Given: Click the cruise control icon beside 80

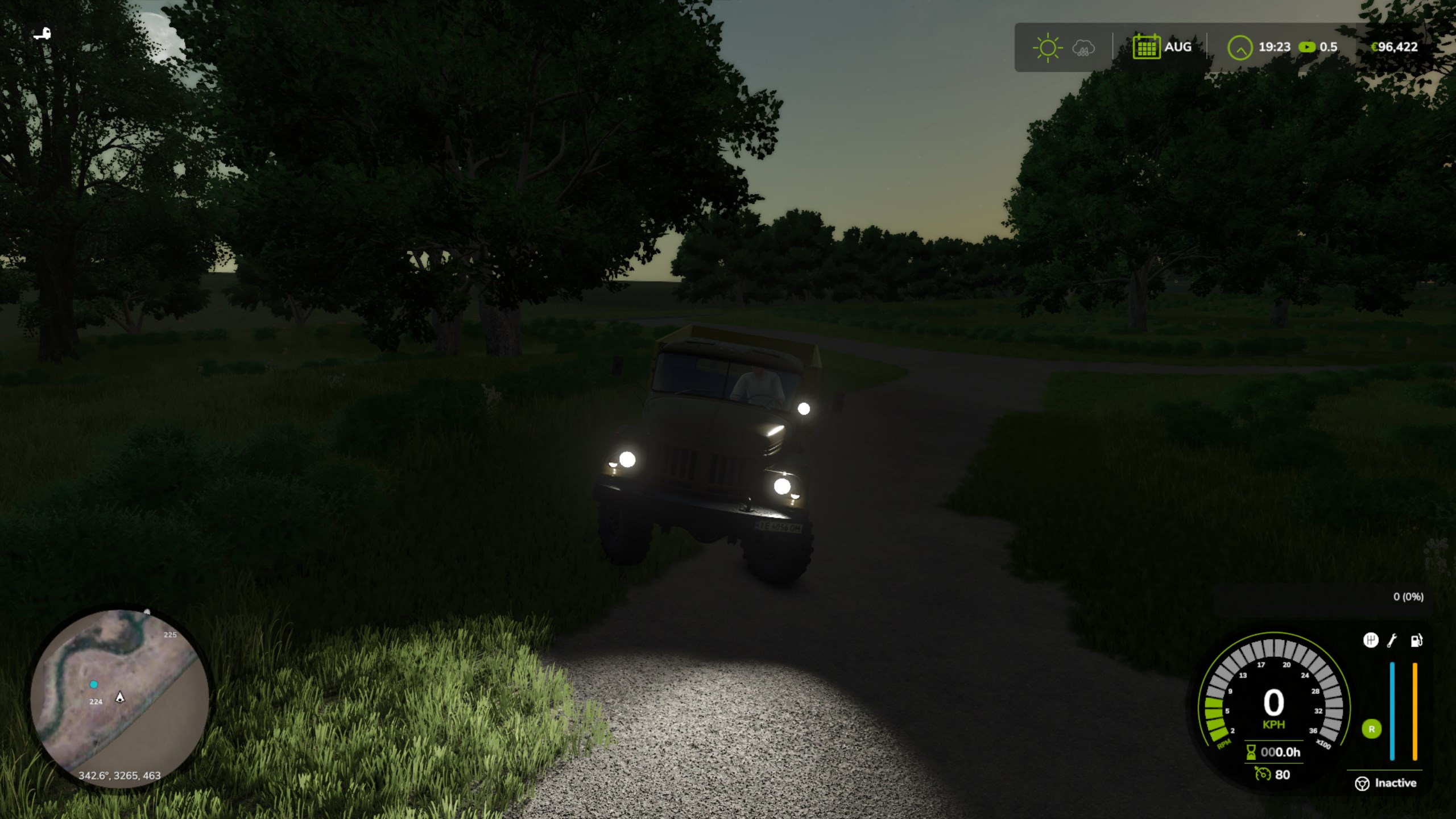Looking at the screenshot, I should point(1263,774).
